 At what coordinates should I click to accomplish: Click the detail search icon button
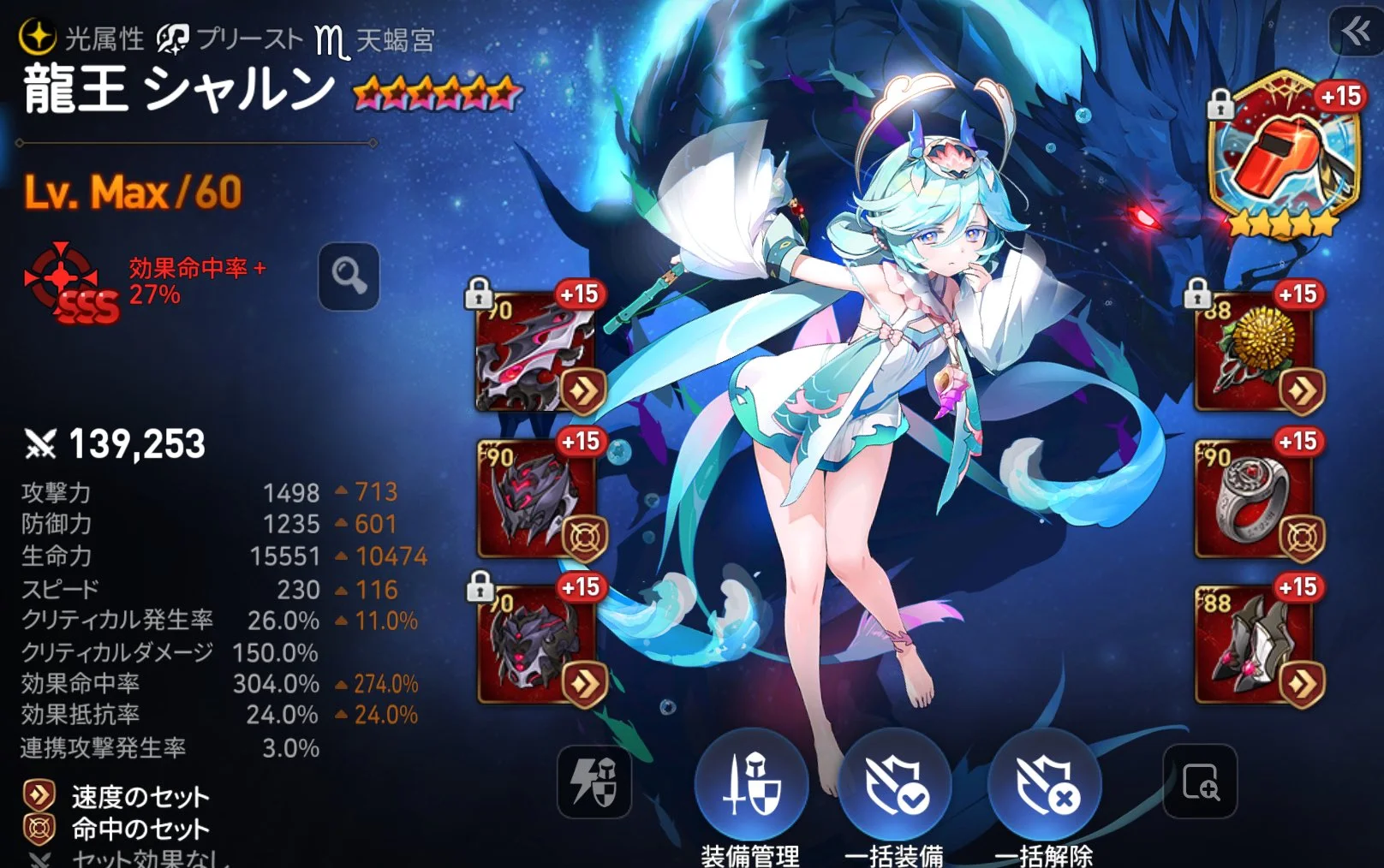click(1200, 781)
